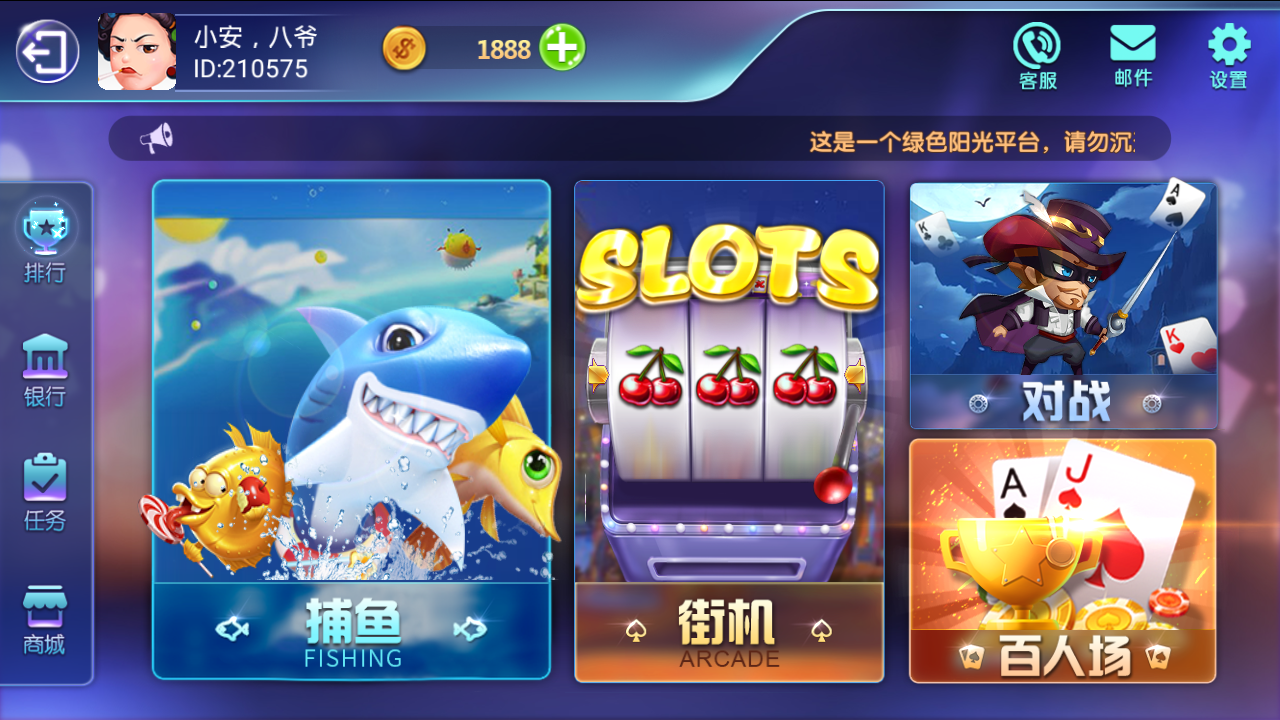Click the player avatar portrait
The image size is (1280, 720).
point(136,49)
